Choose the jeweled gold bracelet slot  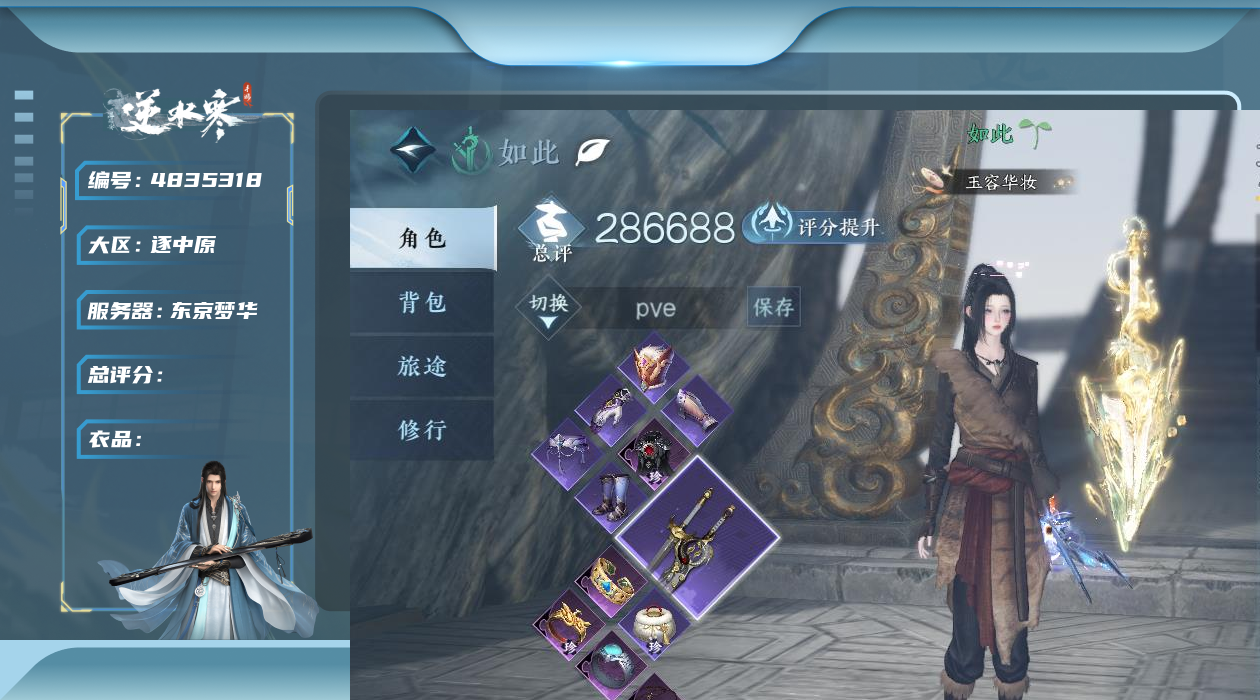(x=611, y=580)
